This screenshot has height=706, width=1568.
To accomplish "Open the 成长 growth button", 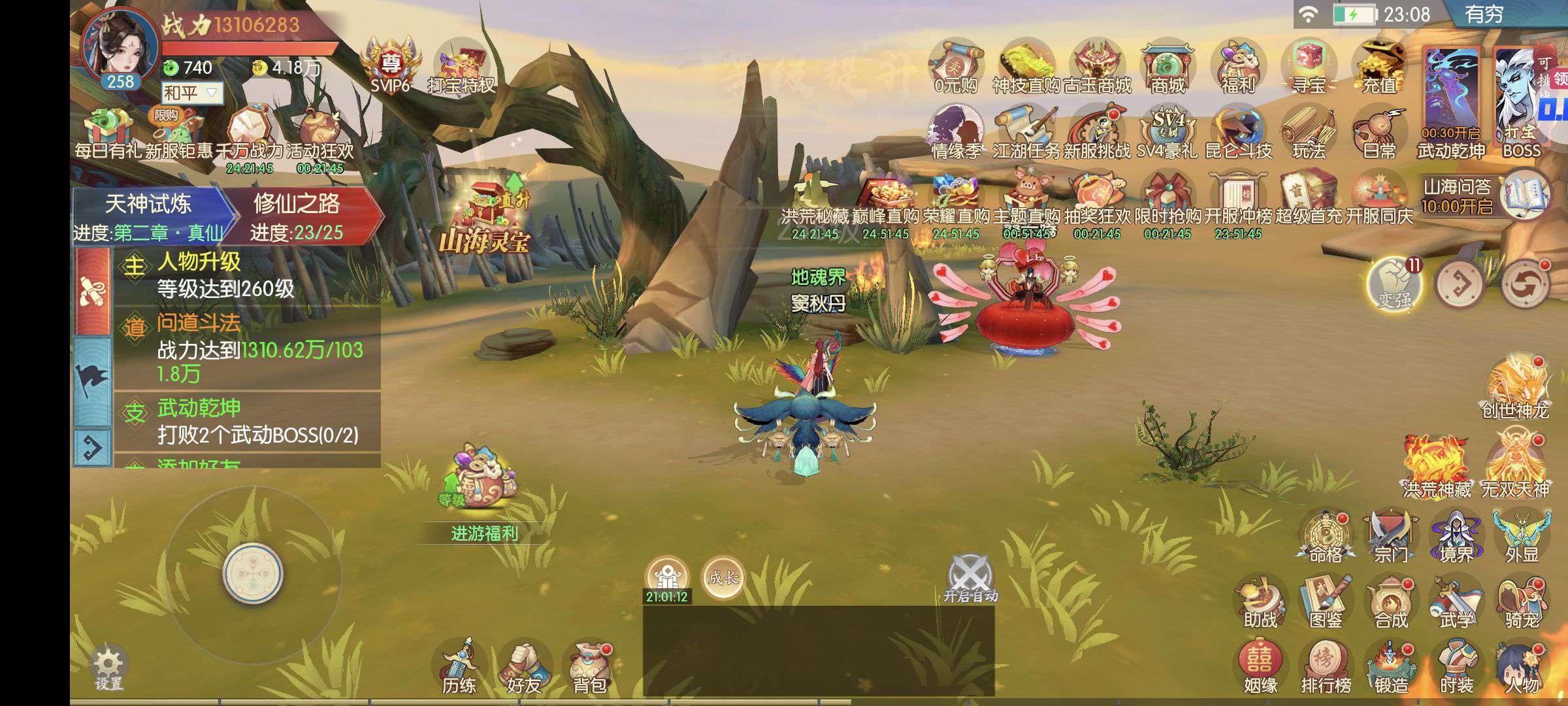I will pyautogui.click(x=723, y=578).
